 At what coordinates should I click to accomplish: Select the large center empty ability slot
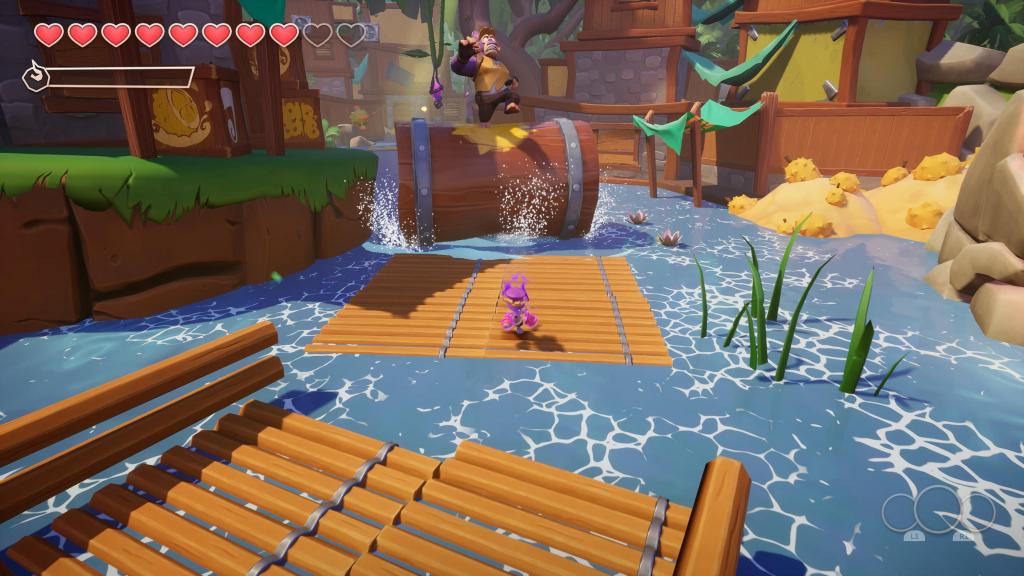pyautogui.click(x=938, y=512)
